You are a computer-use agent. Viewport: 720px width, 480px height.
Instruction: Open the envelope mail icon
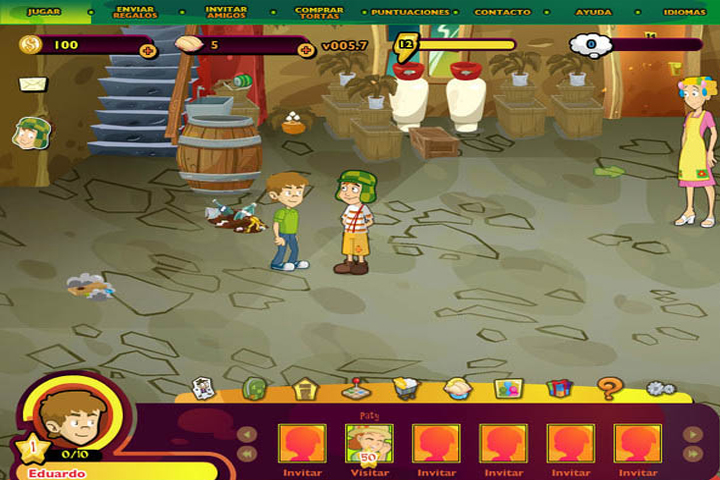32,84
